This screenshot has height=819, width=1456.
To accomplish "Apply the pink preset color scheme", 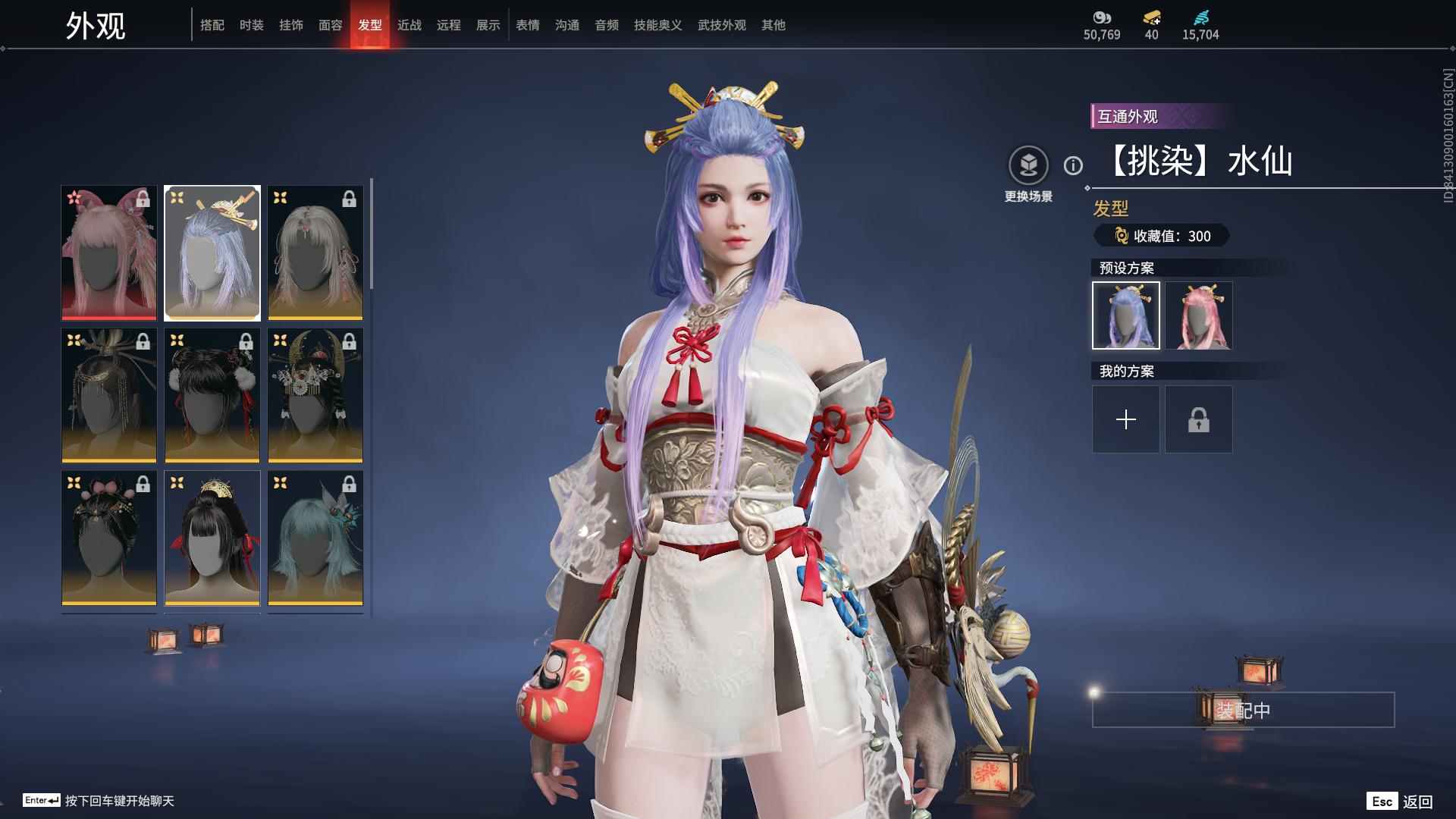I will (x=1198, y=315).
